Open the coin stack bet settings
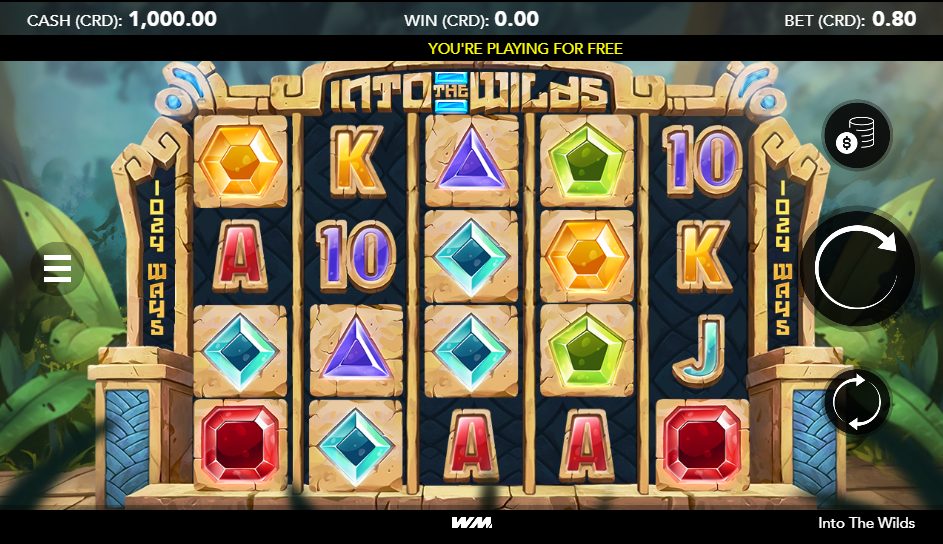The width and height of the screenshot is (943, 544). (858, 136)
